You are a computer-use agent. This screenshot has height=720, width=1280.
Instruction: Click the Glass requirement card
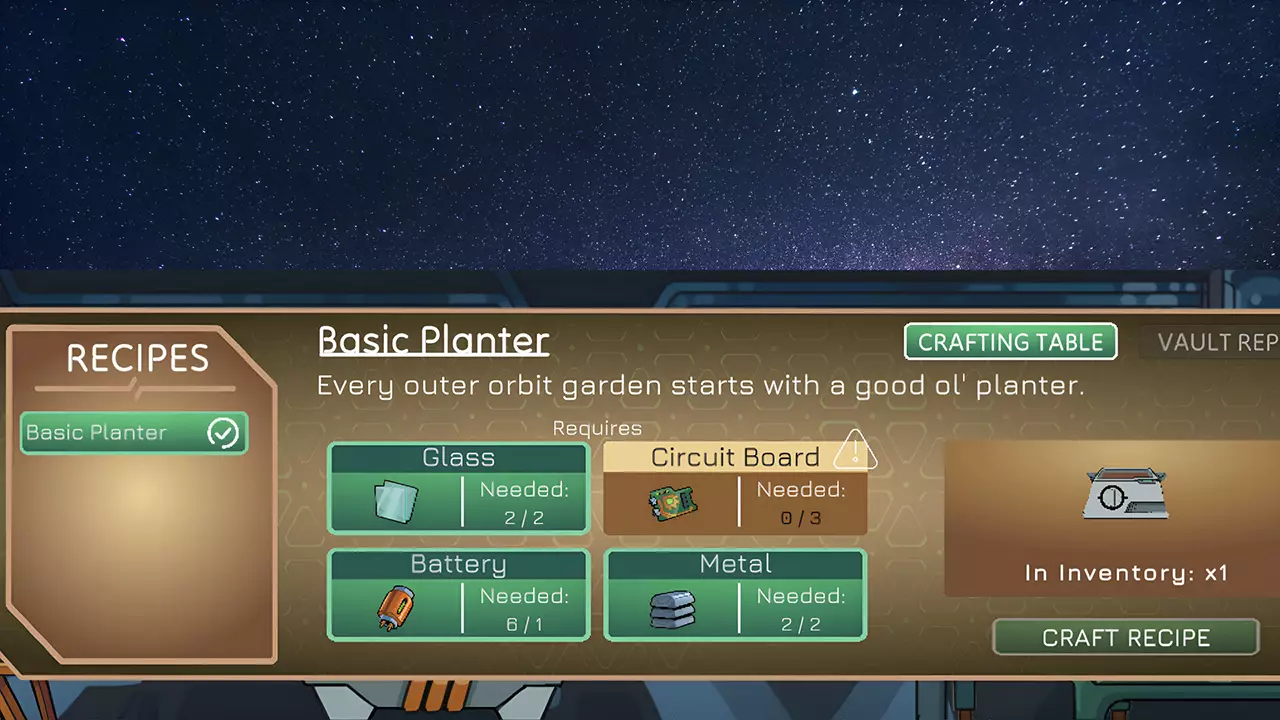point(458,488)
